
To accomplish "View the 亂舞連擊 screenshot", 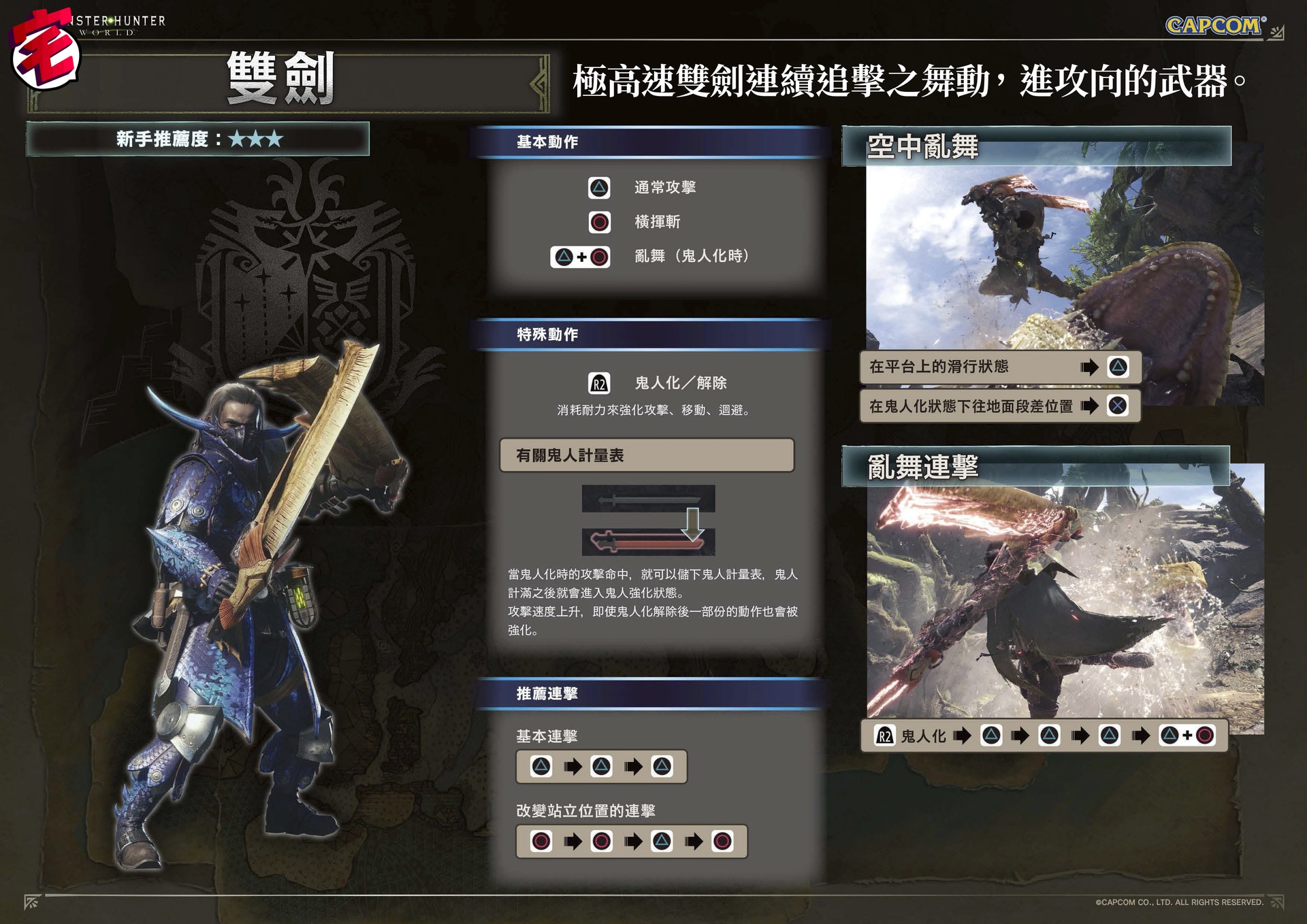I will (x=1064, y=599).
